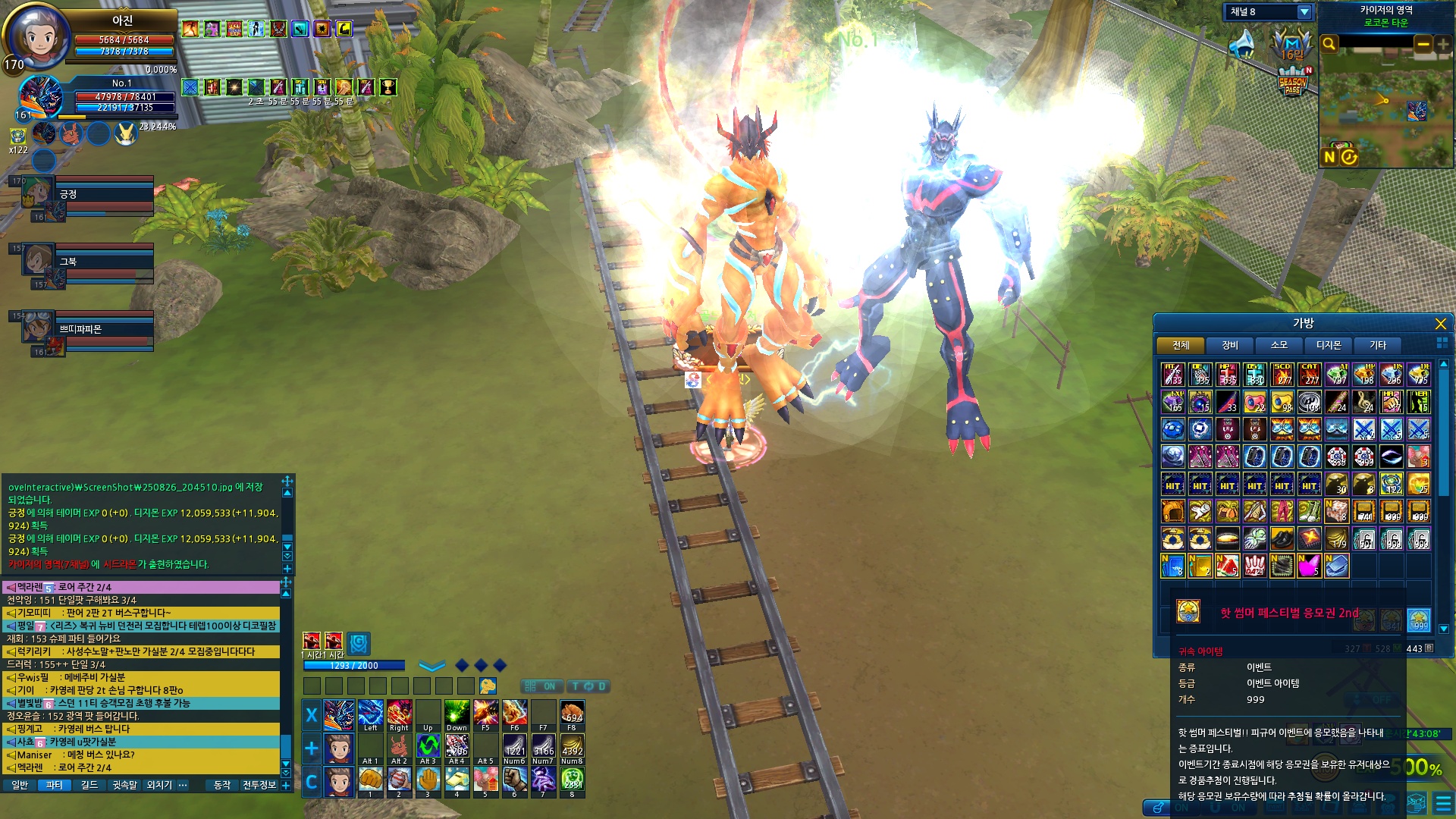Open the 채널 8 channel dropdown
Viewport: 1456px width, 819px height.
[x=1304, y=12]
